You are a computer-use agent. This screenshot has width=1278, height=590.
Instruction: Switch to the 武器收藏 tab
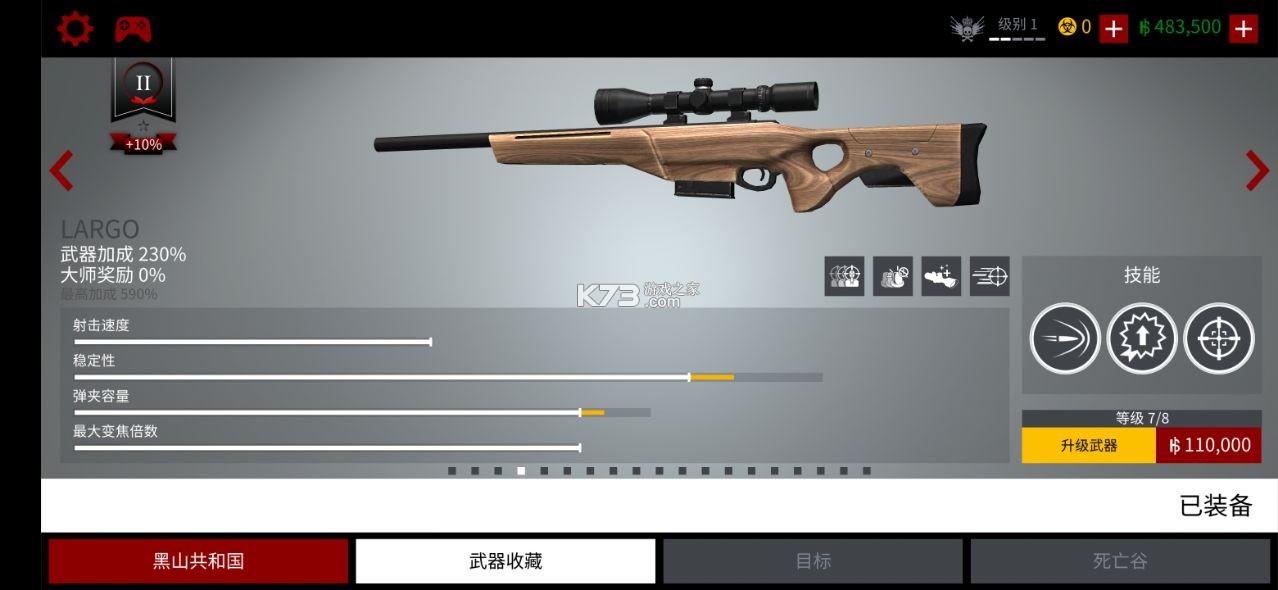[x=505, y=561]
